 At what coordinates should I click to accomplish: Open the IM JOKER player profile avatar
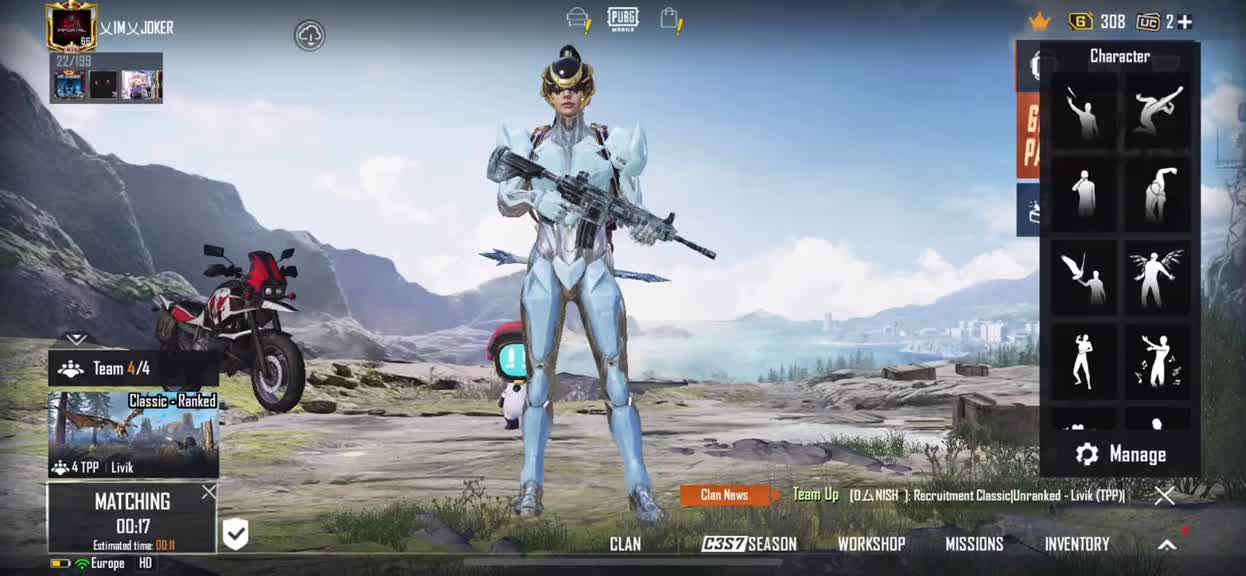[x=71, y=27]
